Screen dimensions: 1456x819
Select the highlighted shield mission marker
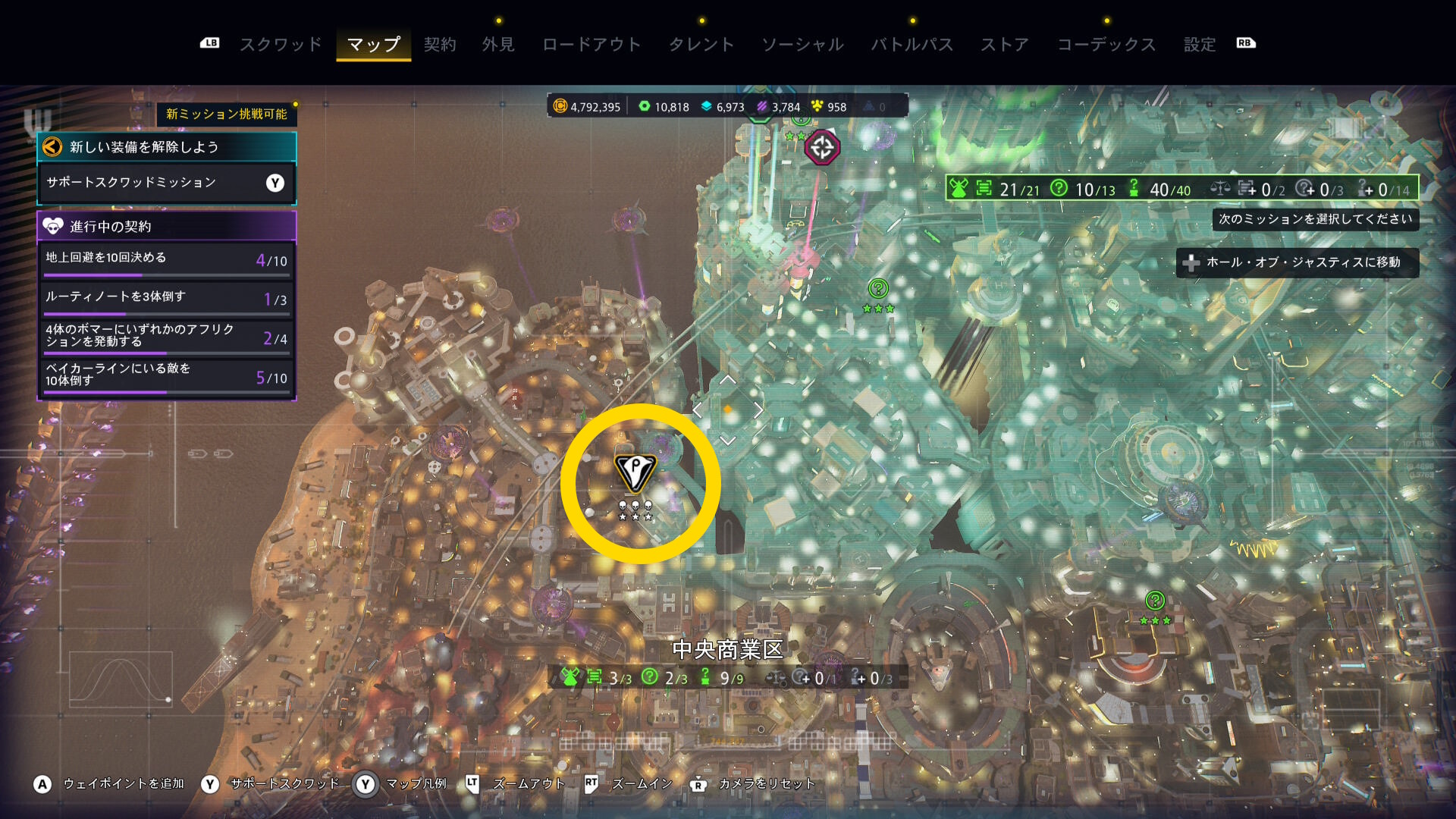tap(635, 473)
